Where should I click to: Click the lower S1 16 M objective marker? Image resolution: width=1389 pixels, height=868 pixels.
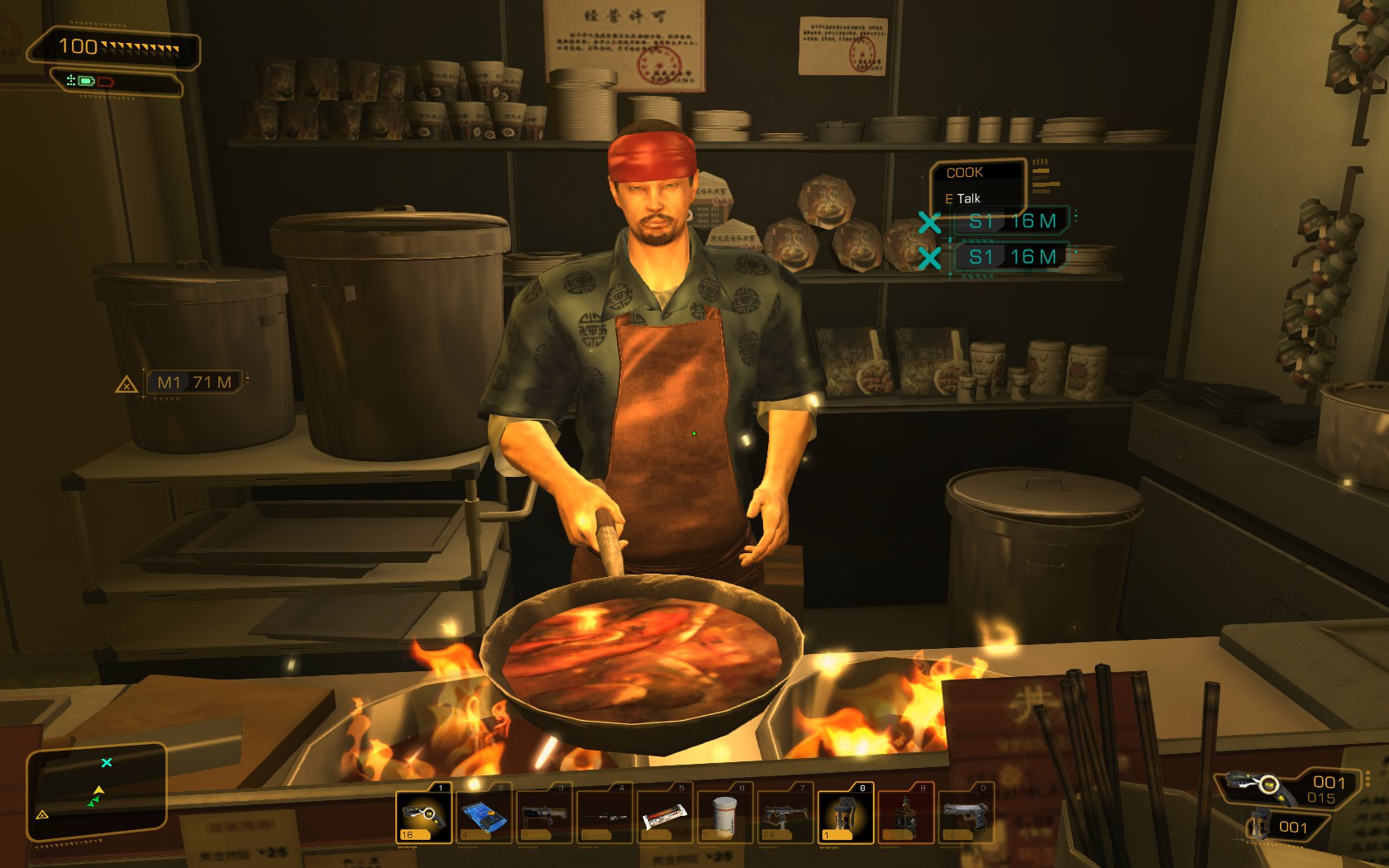click(1011, 257)
